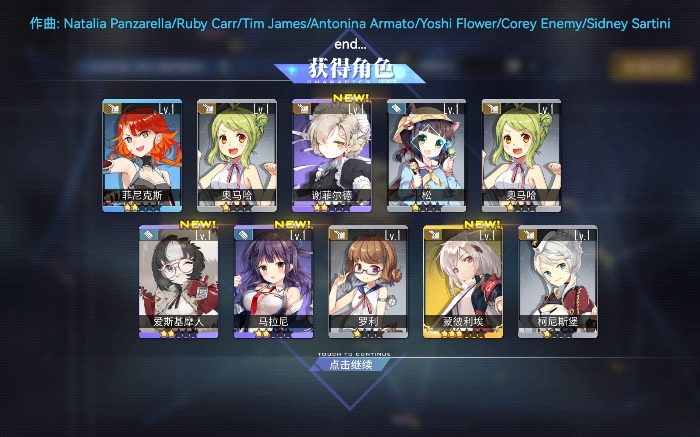Choose the new 谢菲尔德 character card
This screenshot has height=437, width=700.
(331, 155)
